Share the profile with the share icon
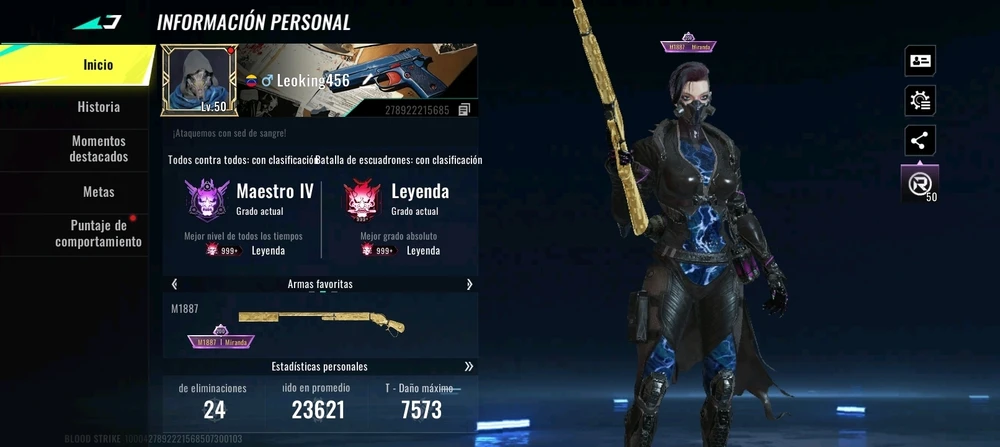Viewport: 1000px width, 447px height. click(x=919, y=141)
